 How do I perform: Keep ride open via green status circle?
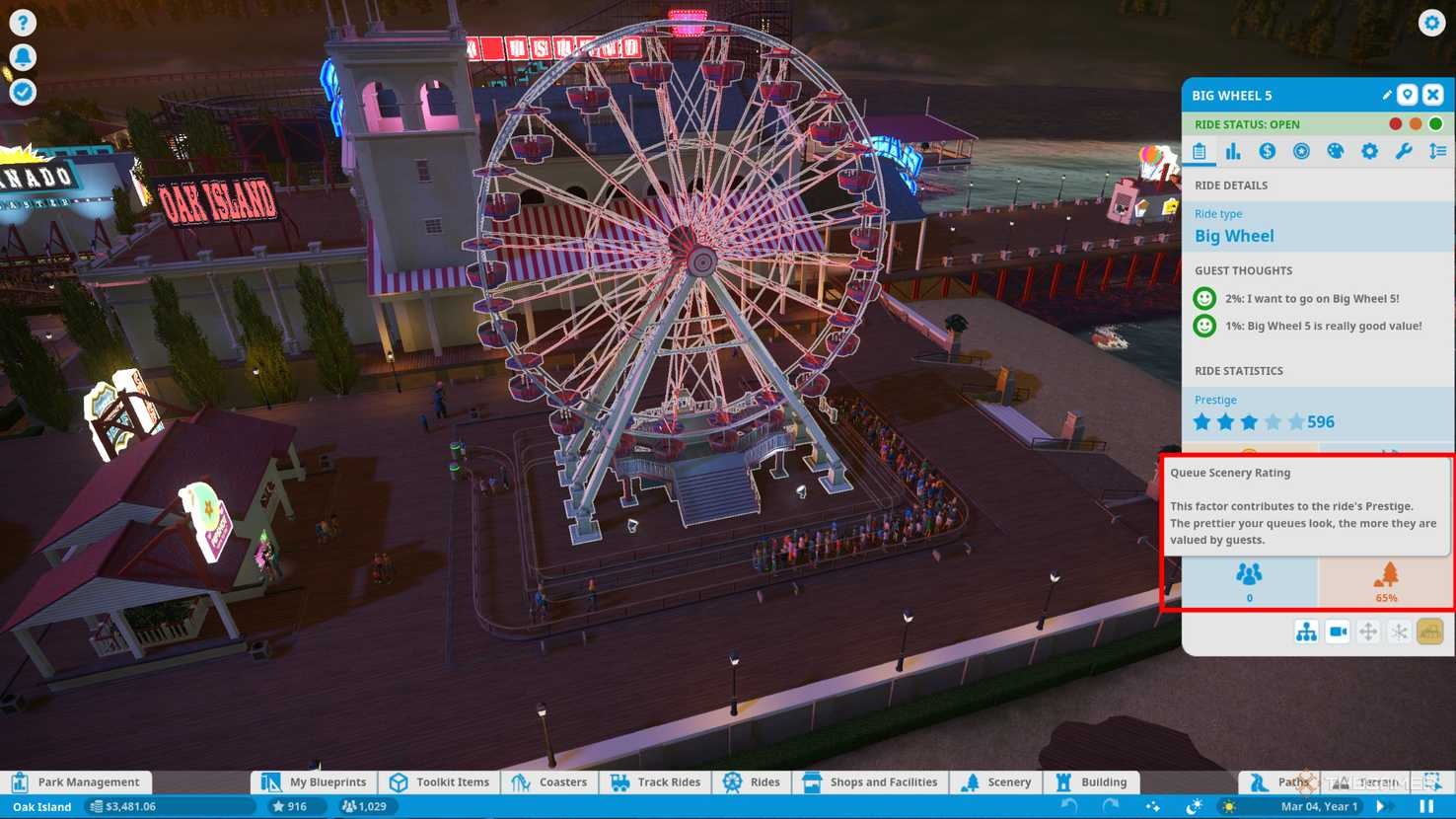pyautogui.click(x=1436, y=123)
